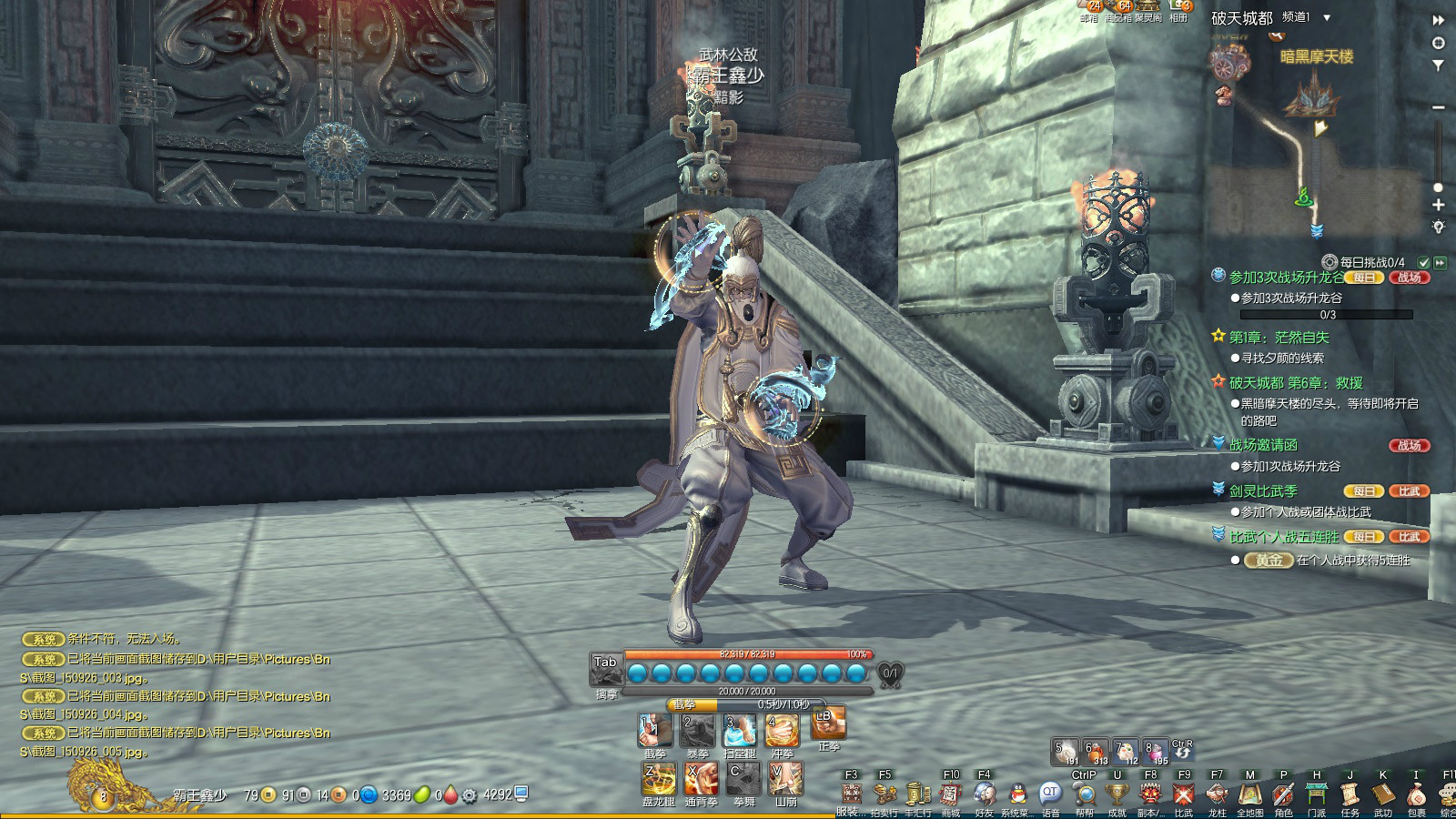
Task: Open the 好友 friends list
Action: click(x=984, y=794)
